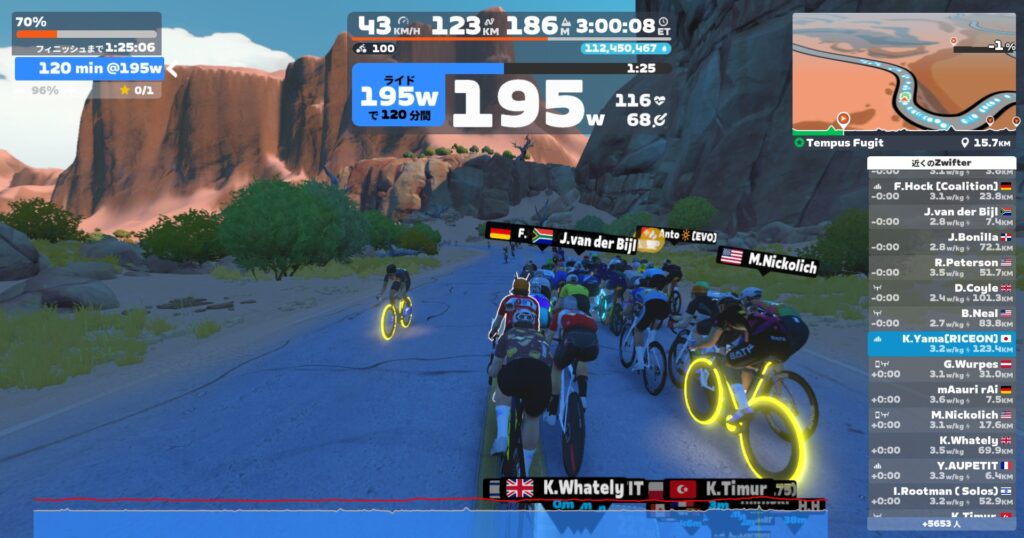1024x538 pixels.
Task: Select M.Nickolich in the rider list
Action: (941, 419)
